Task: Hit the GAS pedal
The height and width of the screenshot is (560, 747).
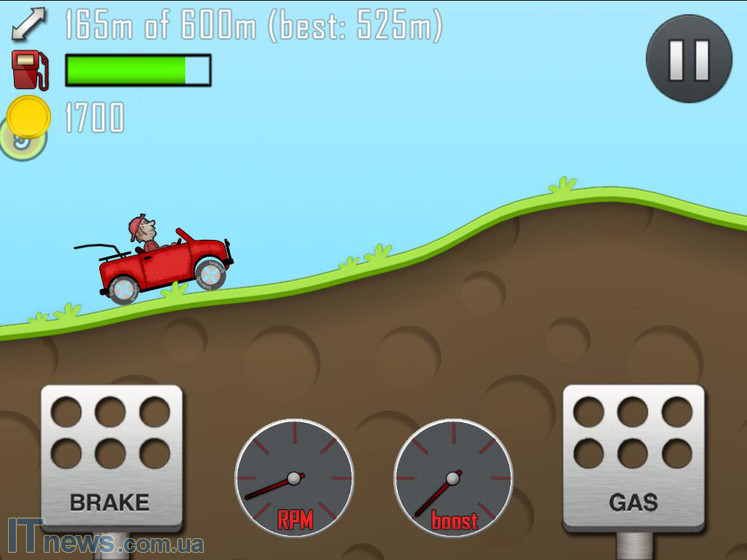Action: 633,456
